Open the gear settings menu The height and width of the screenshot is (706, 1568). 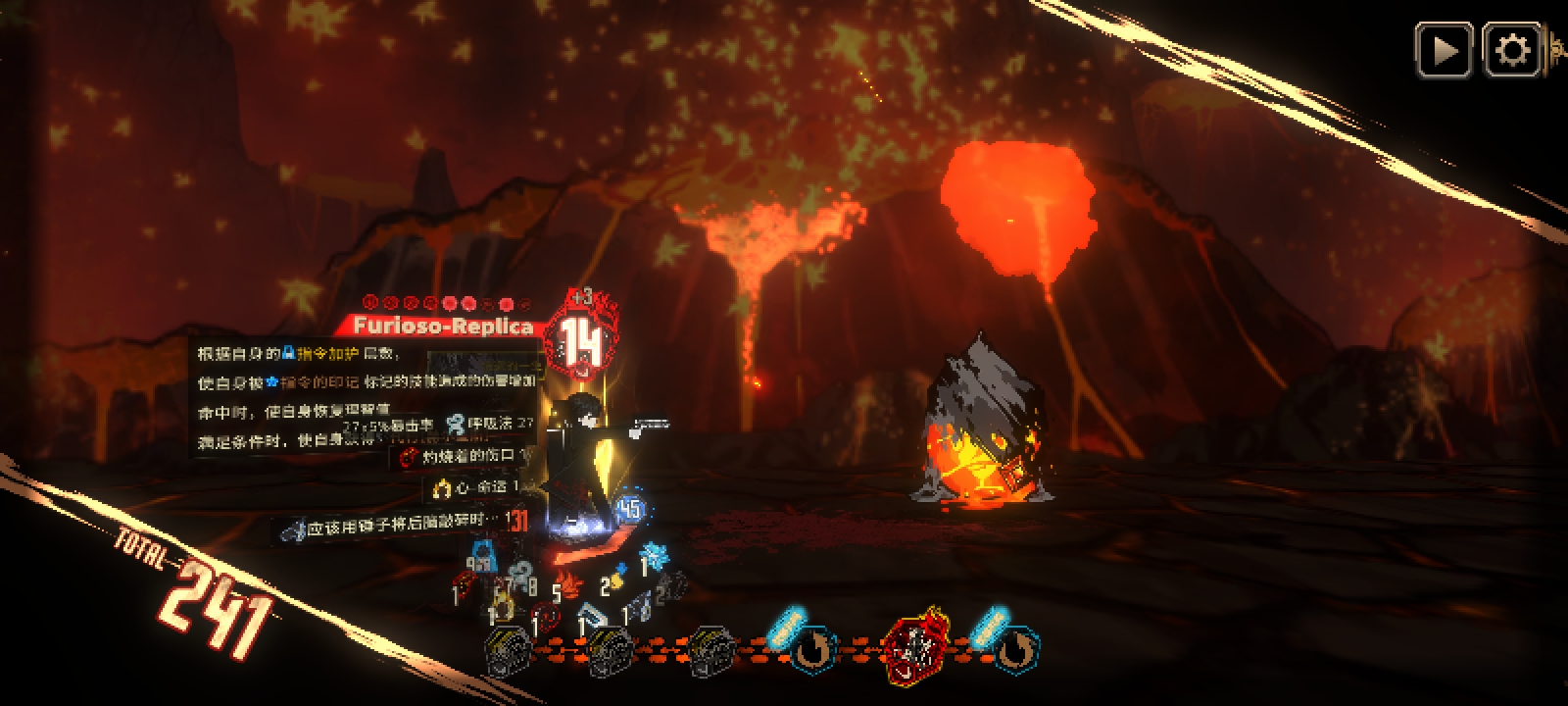1512,50
